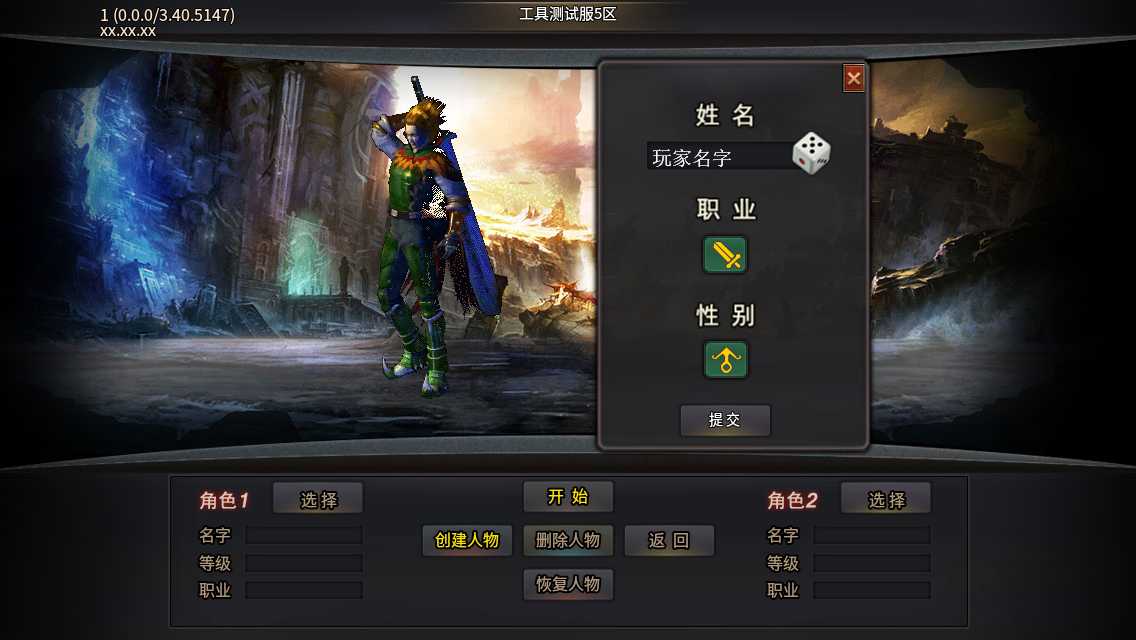Select the sword class icon
This screenshot has width=1136, height=640.
725,255
